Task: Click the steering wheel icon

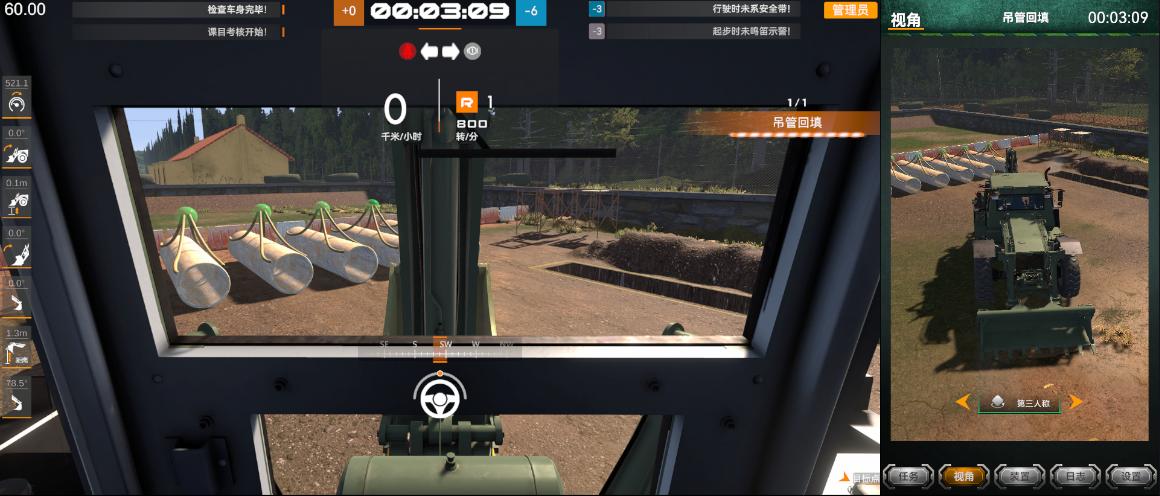Action: coord(438,399)
